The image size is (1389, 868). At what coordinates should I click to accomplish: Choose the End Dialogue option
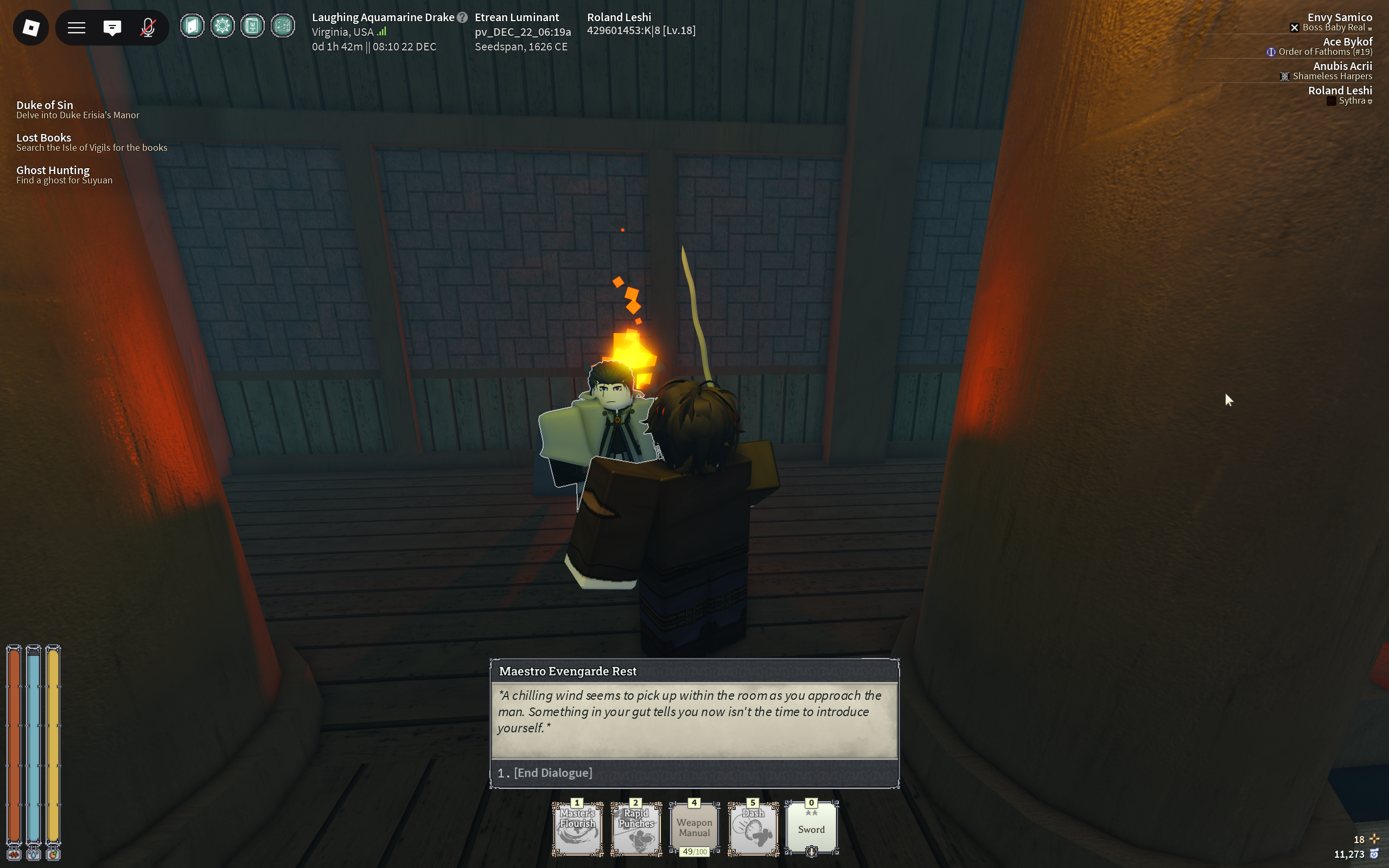(x=553, y=773)
